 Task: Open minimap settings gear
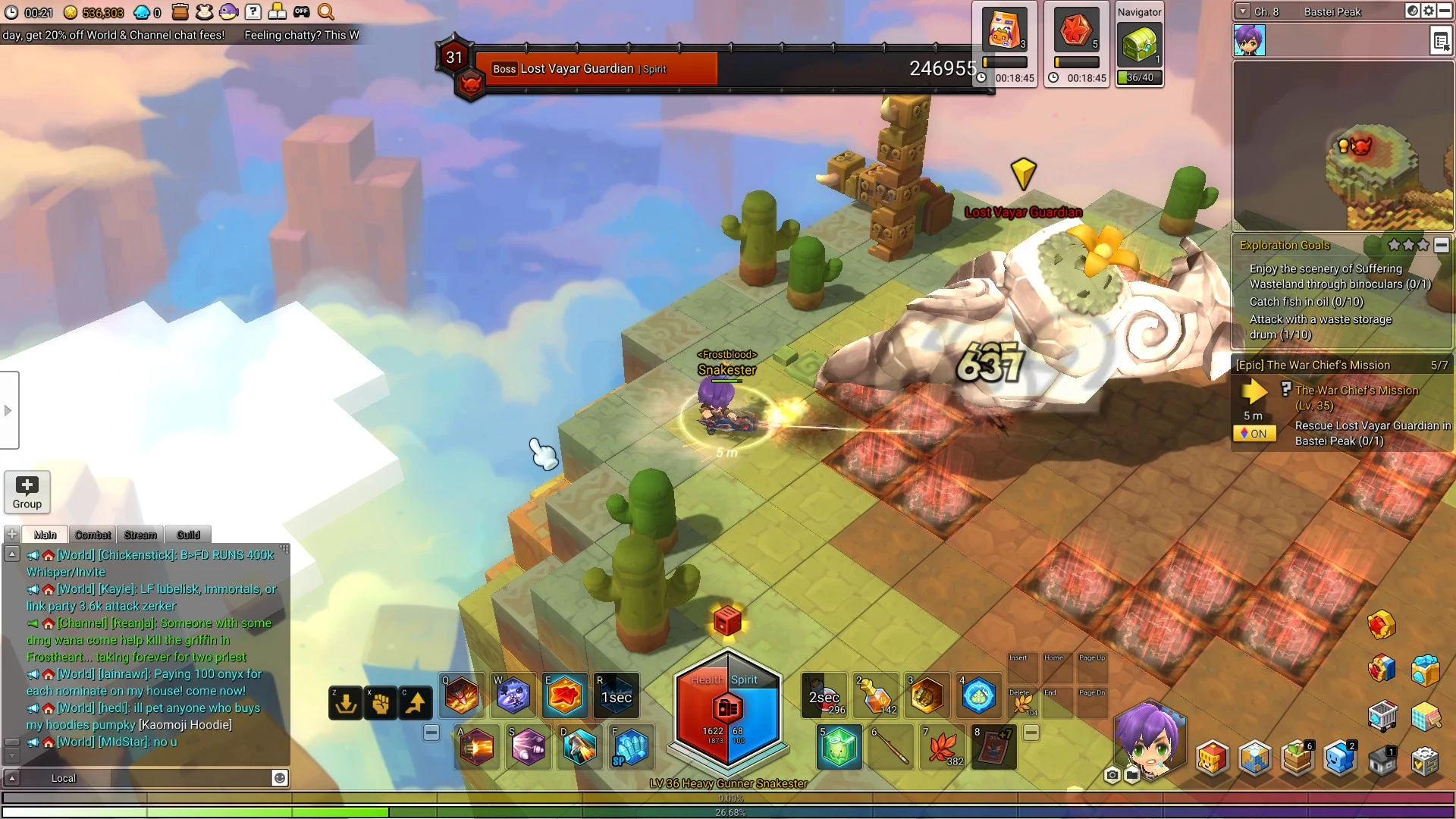tap(1429, 11)
